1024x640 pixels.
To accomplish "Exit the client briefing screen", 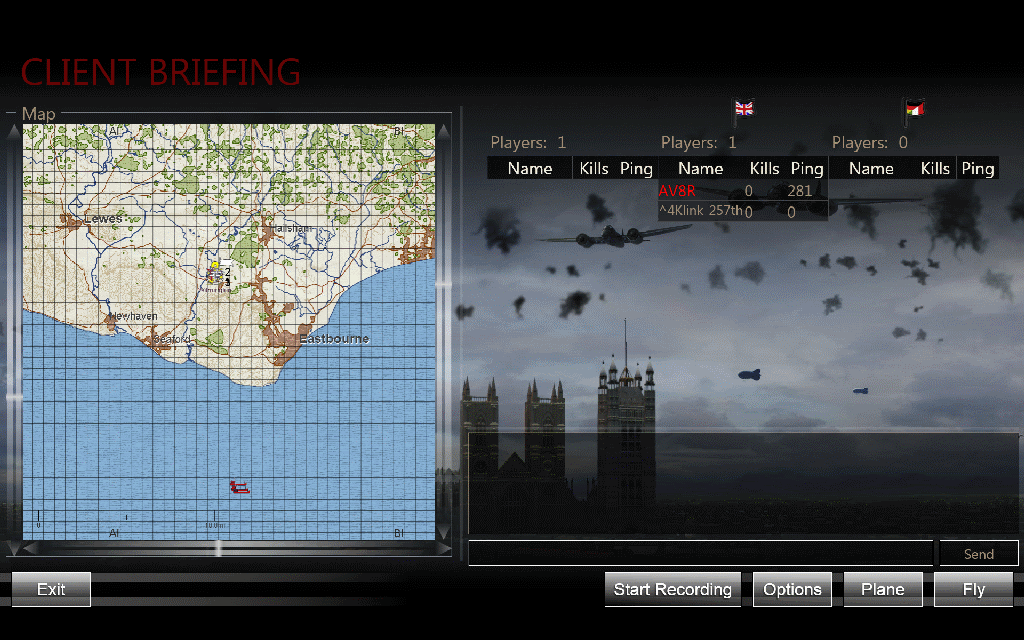I will (x=51, y=589).
